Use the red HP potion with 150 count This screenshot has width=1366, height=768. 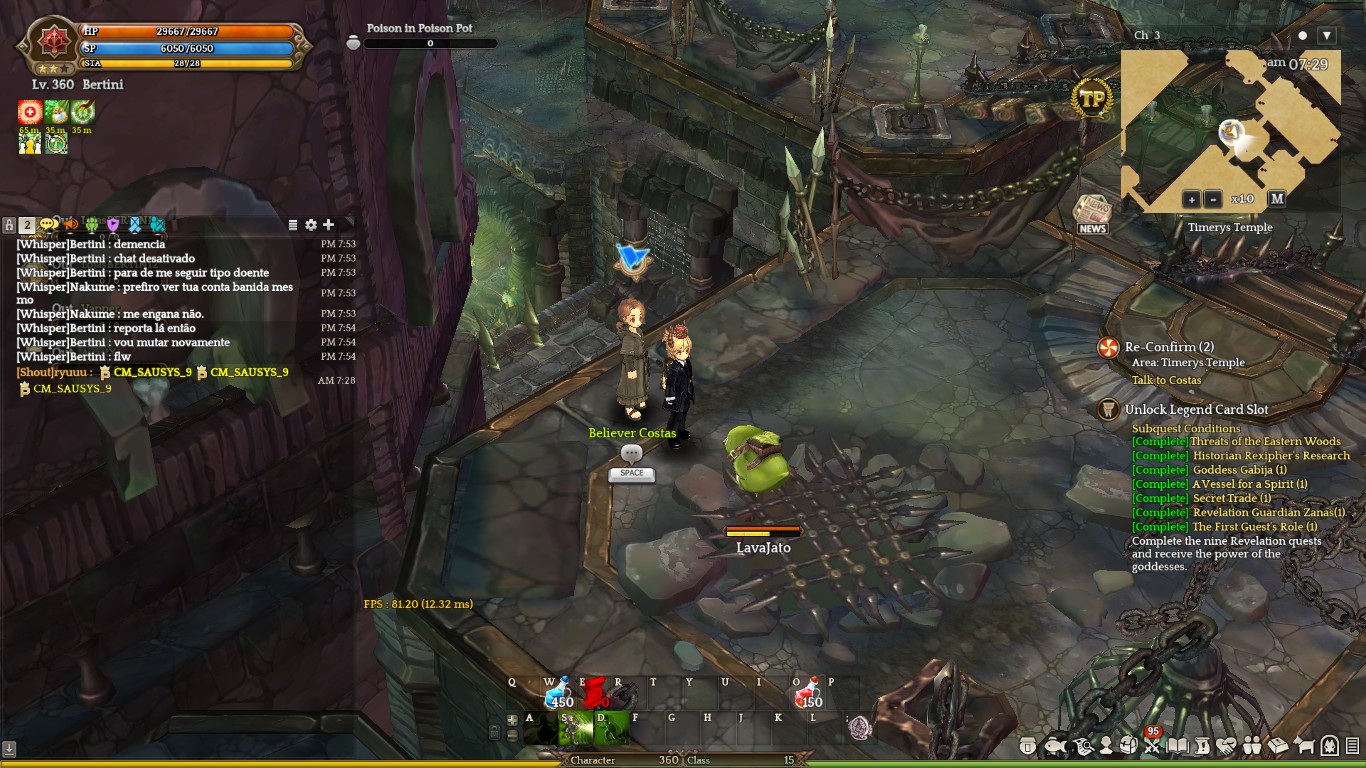808,692
